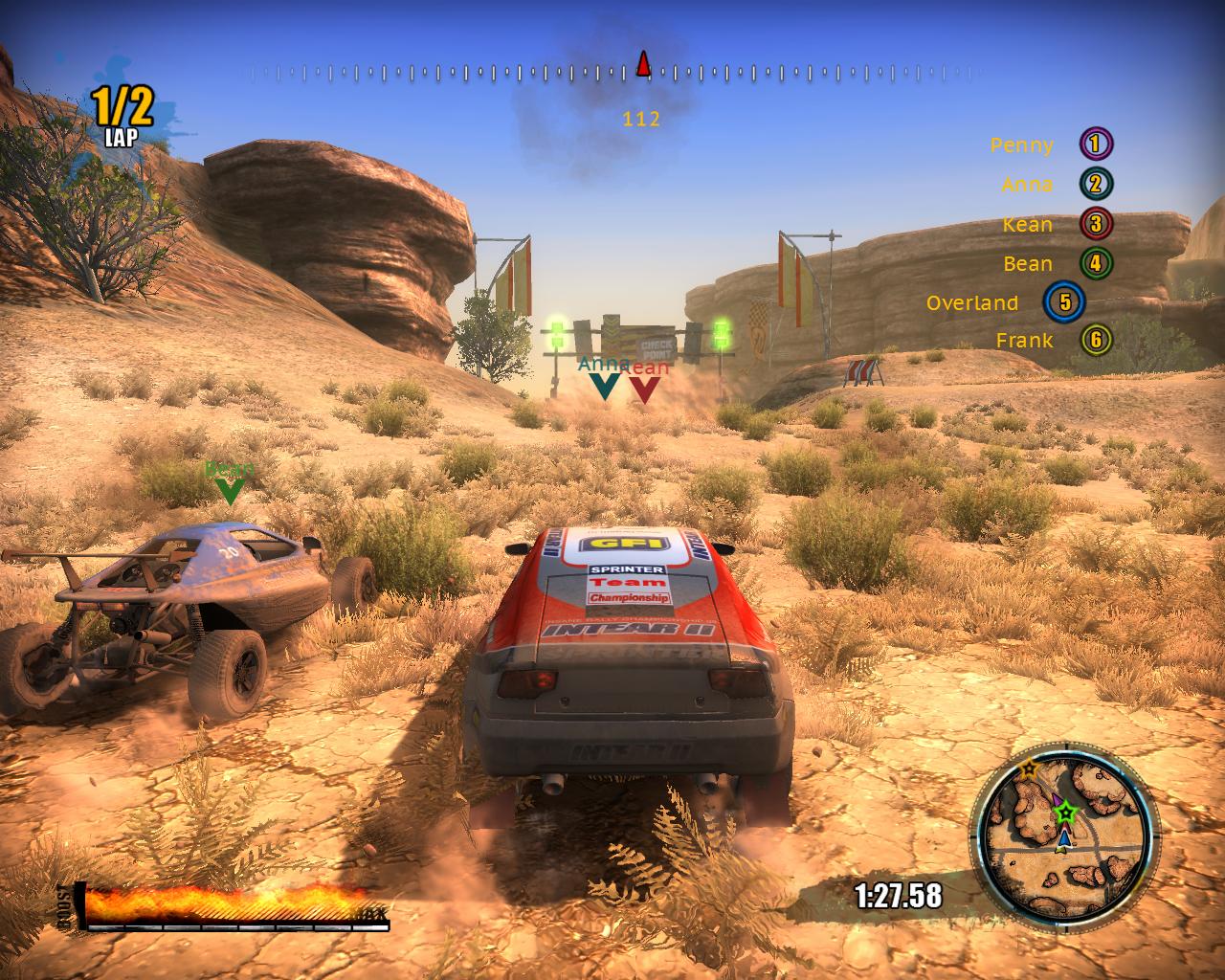Click Frank's sixth place badge
The image size is (1225, 980).
click(x=1096, y=340)
